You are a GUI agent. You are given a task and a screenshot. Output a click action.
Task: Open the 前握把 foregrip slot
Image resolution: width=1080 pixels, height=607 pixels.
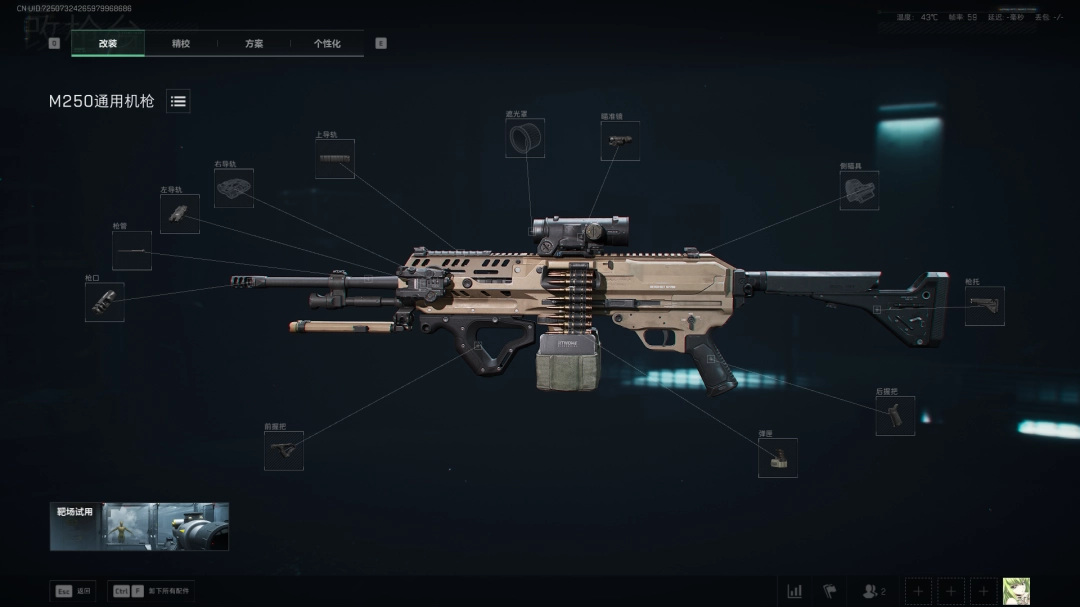[x=284, y=451]
